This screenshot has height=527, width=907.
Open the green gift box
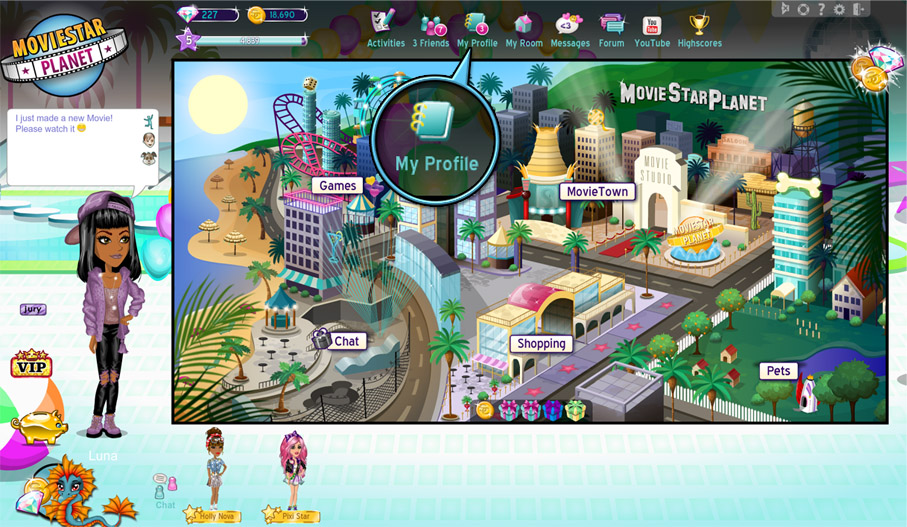pyautogui.click(x=575, y=410)
